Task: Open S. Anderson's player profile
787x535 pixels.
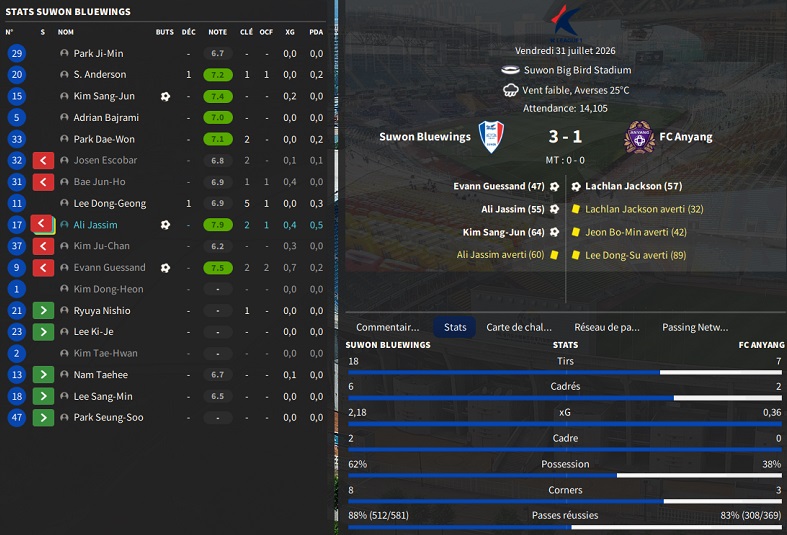Action: pyautogui.click(x=100, y=75)
